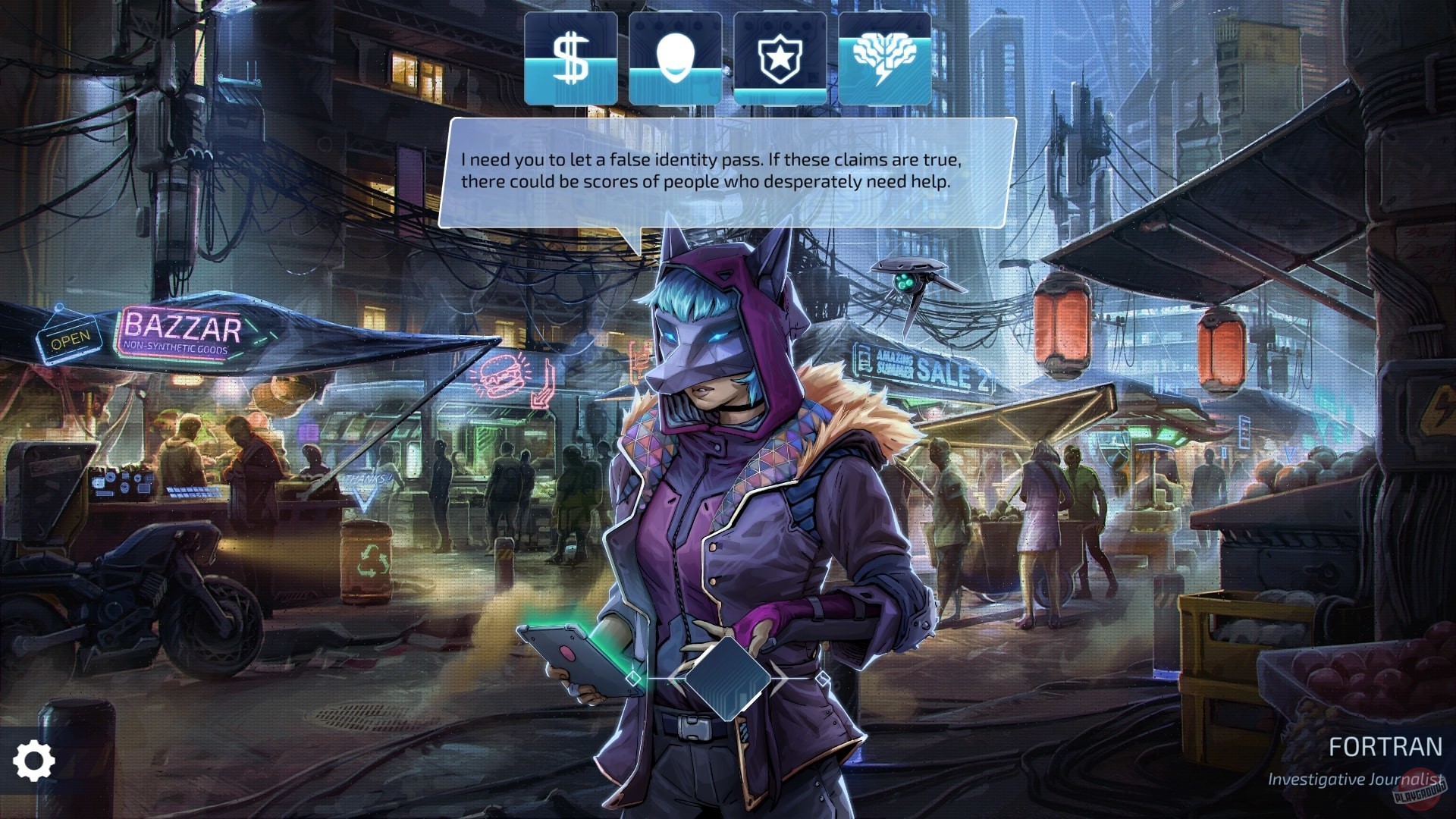
Task: Click the neon burger sign icon
Action: [x=500, y=374]
